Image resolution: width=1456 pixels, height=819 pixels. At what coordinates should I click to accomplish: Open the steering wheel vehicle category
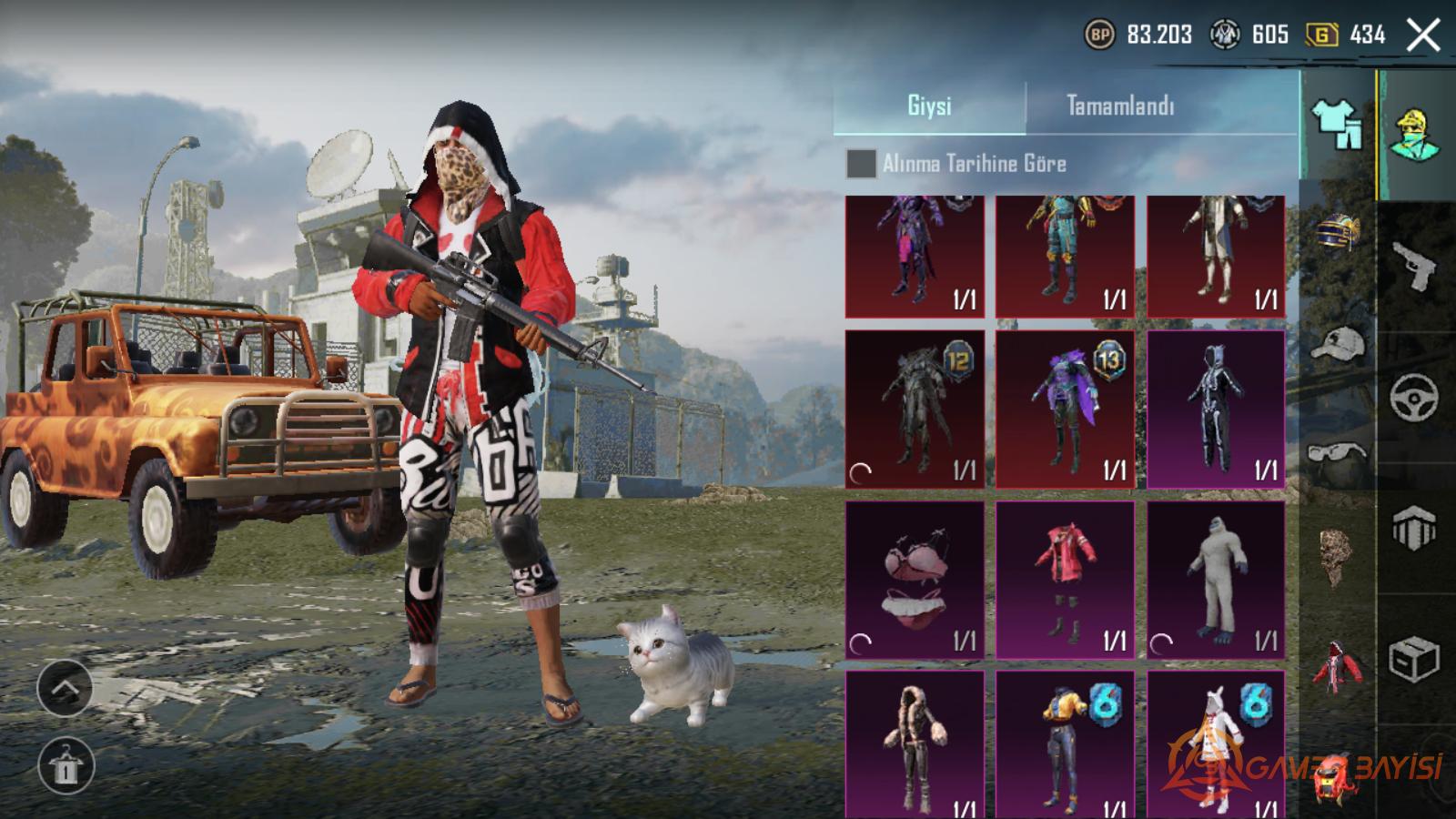(1415, 397)
